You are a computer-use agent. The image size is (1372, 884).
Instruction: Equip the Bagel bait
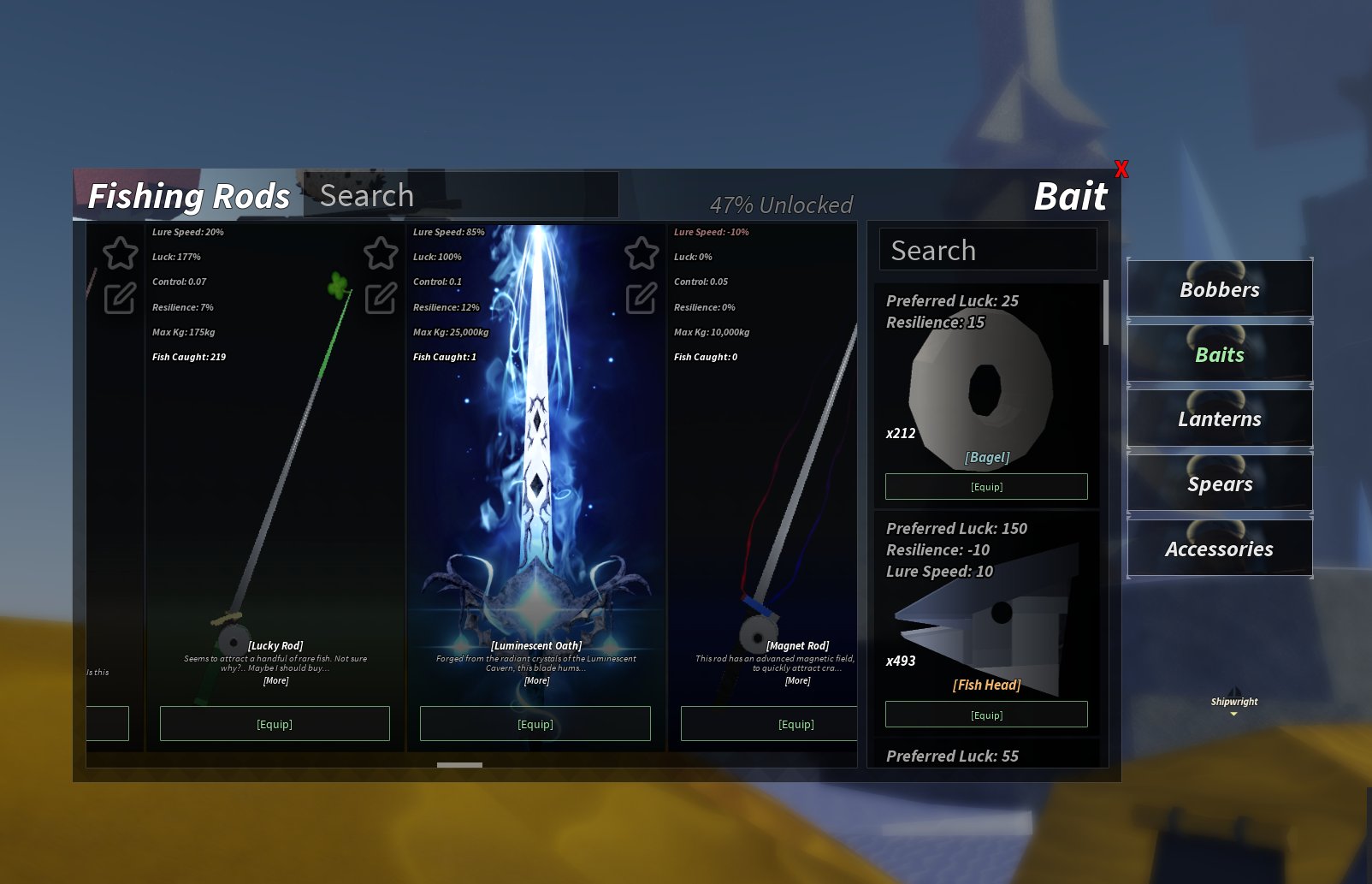tap(986, 487)
